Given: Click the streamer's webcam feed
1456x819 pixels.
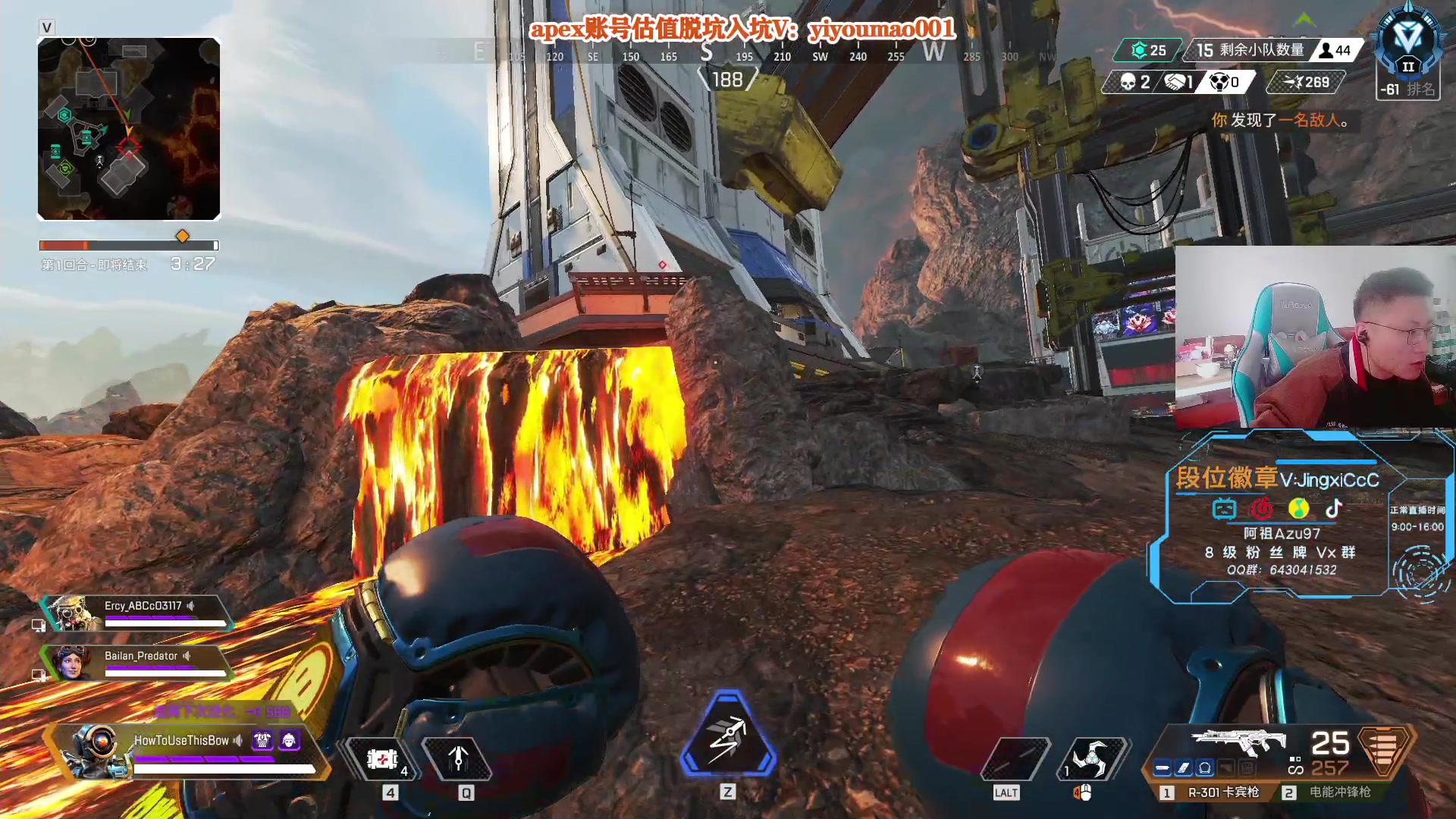Looking at the screenshot, I should (x=1315, y=337).
